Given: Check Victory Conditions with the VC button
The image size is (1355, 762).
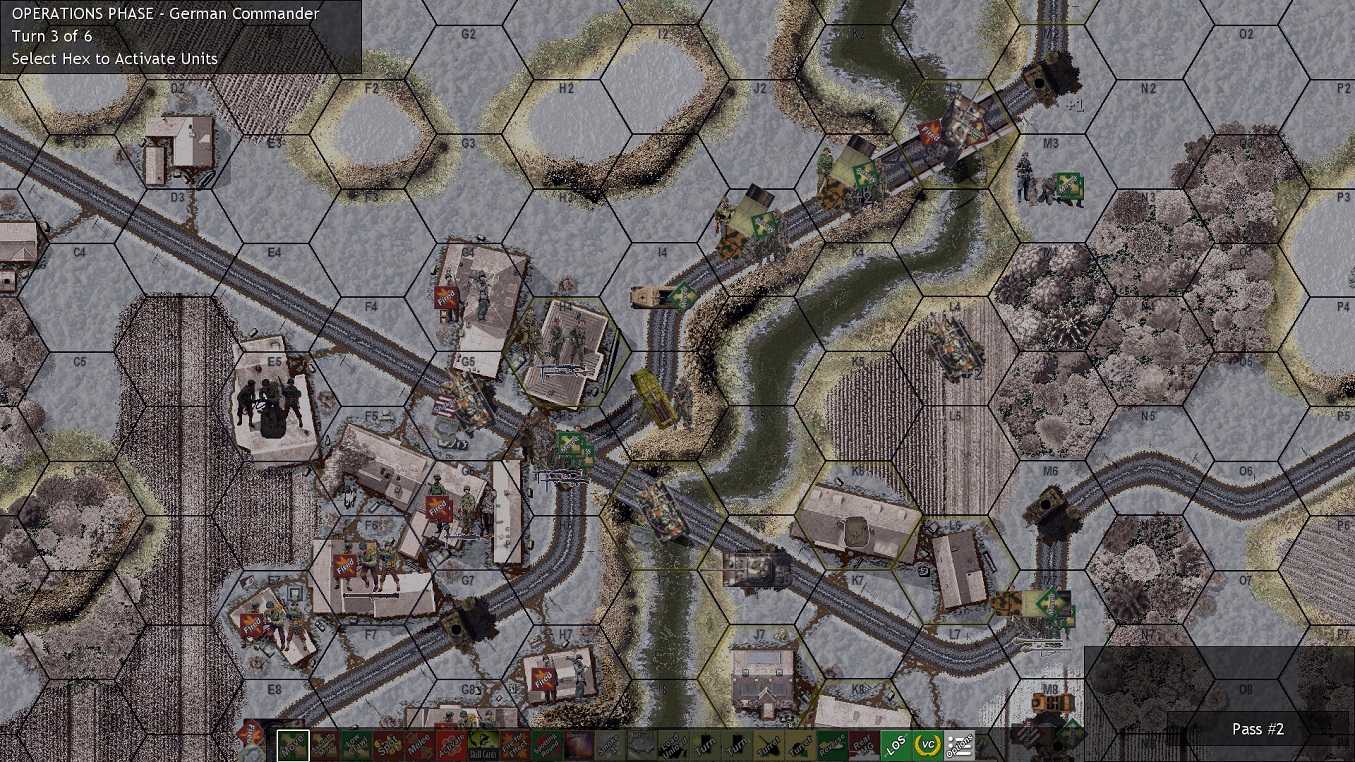Looking at the screenshot, I should tap(929, 745).
